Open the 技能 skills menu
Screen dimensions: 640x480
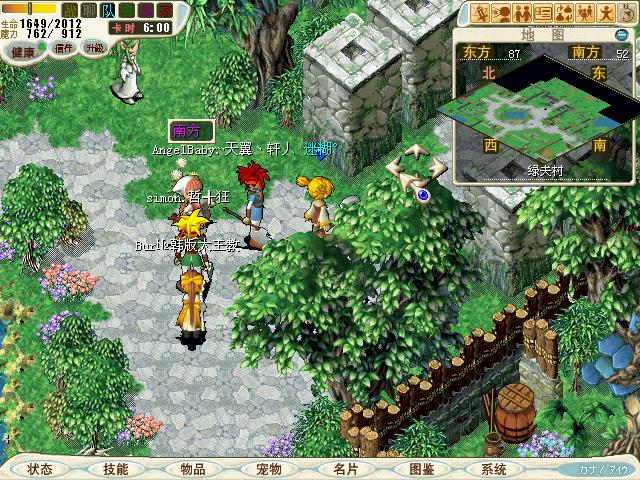116,468
